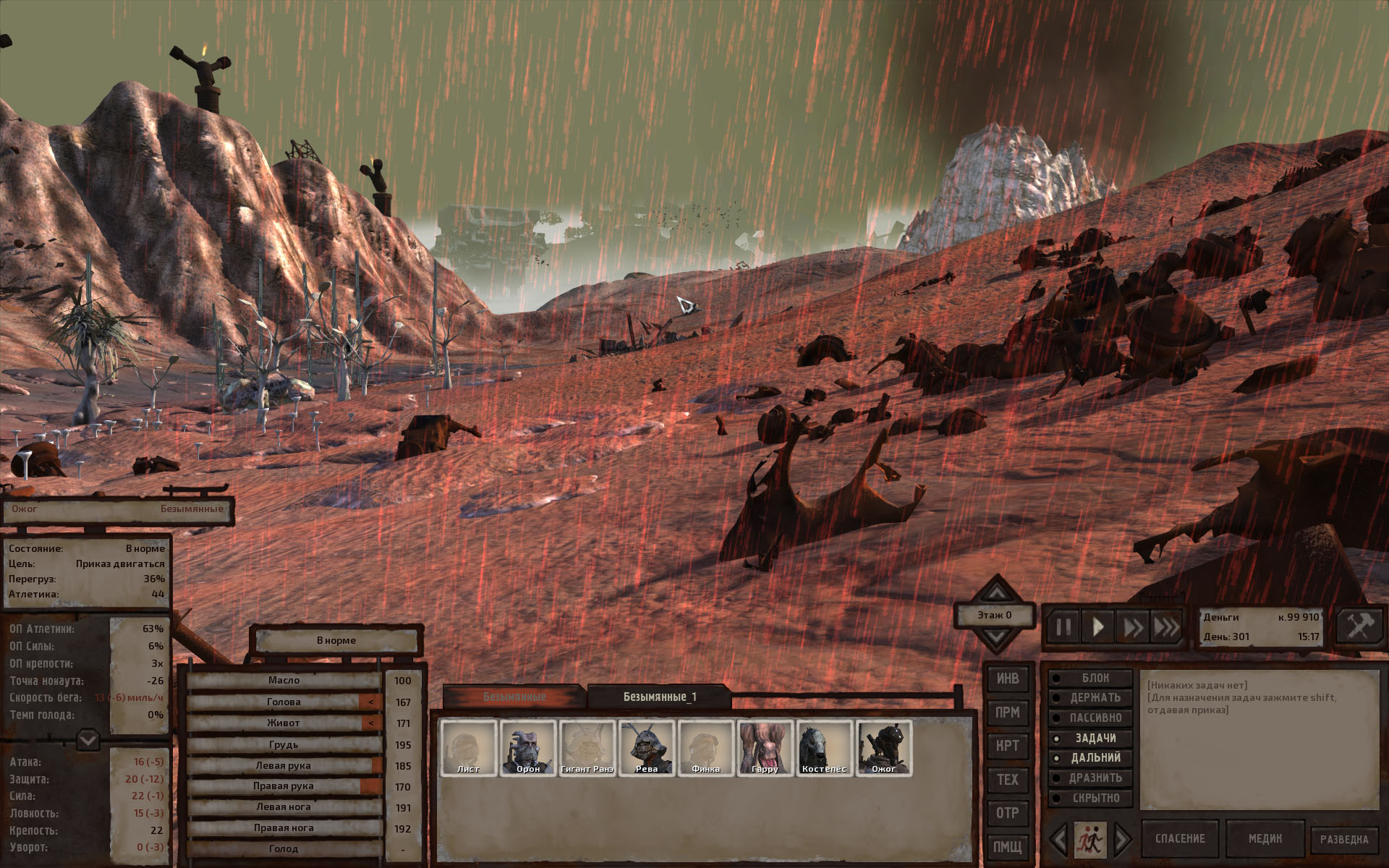Open the ТЕХ research panel
The height and width of the screenshot is (868, 1389).
1007,779
